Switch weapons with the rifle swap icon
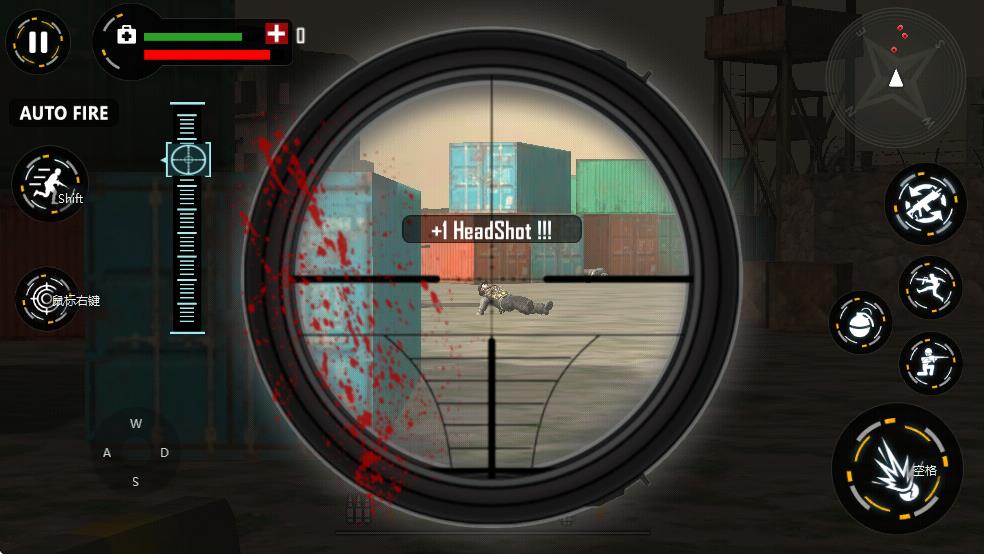The width and height of the screenshot is (984, 554). pos(925,203)
